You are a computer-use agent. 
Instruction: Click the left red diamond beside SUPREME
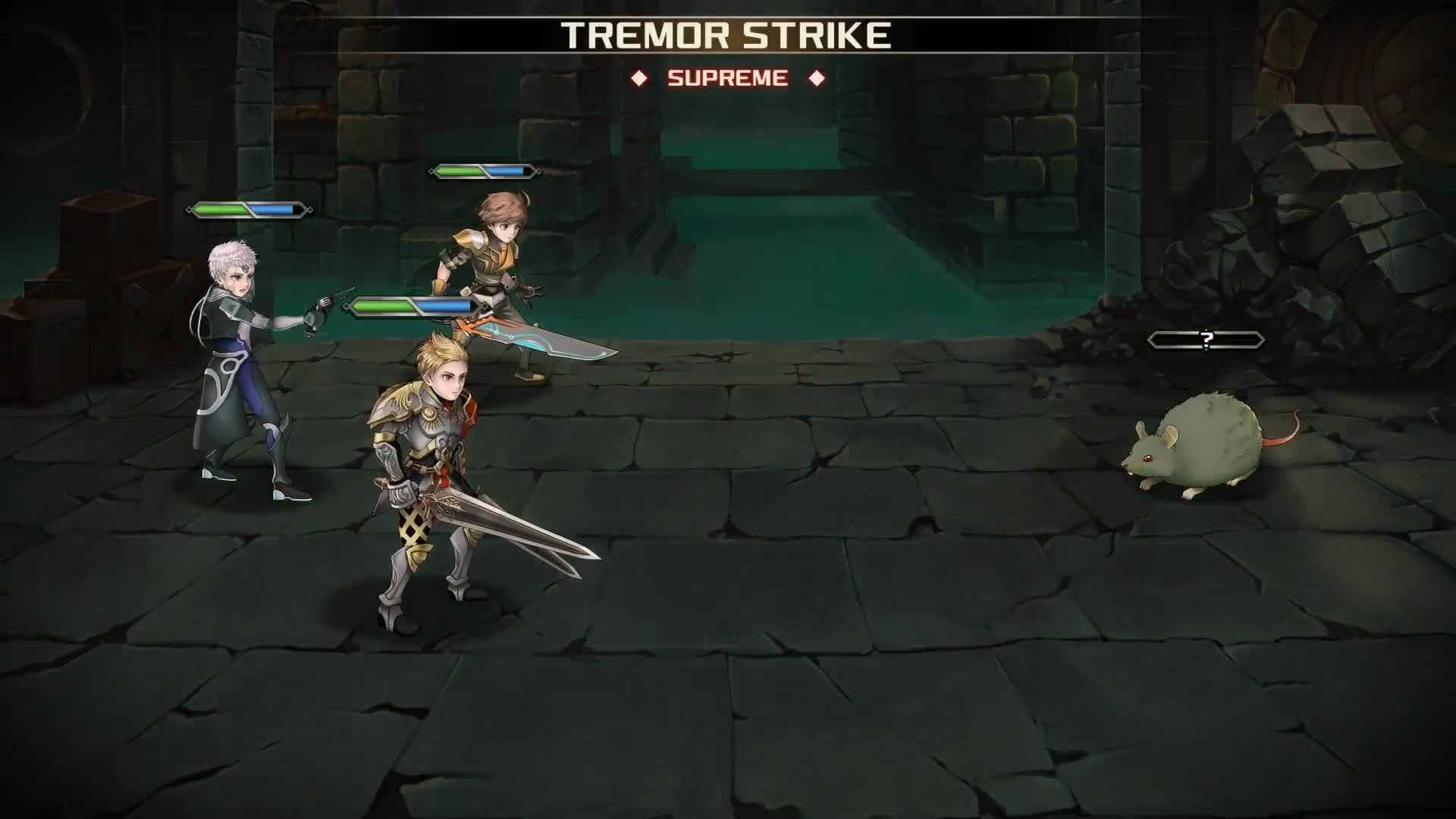click(x=642, y=76)
